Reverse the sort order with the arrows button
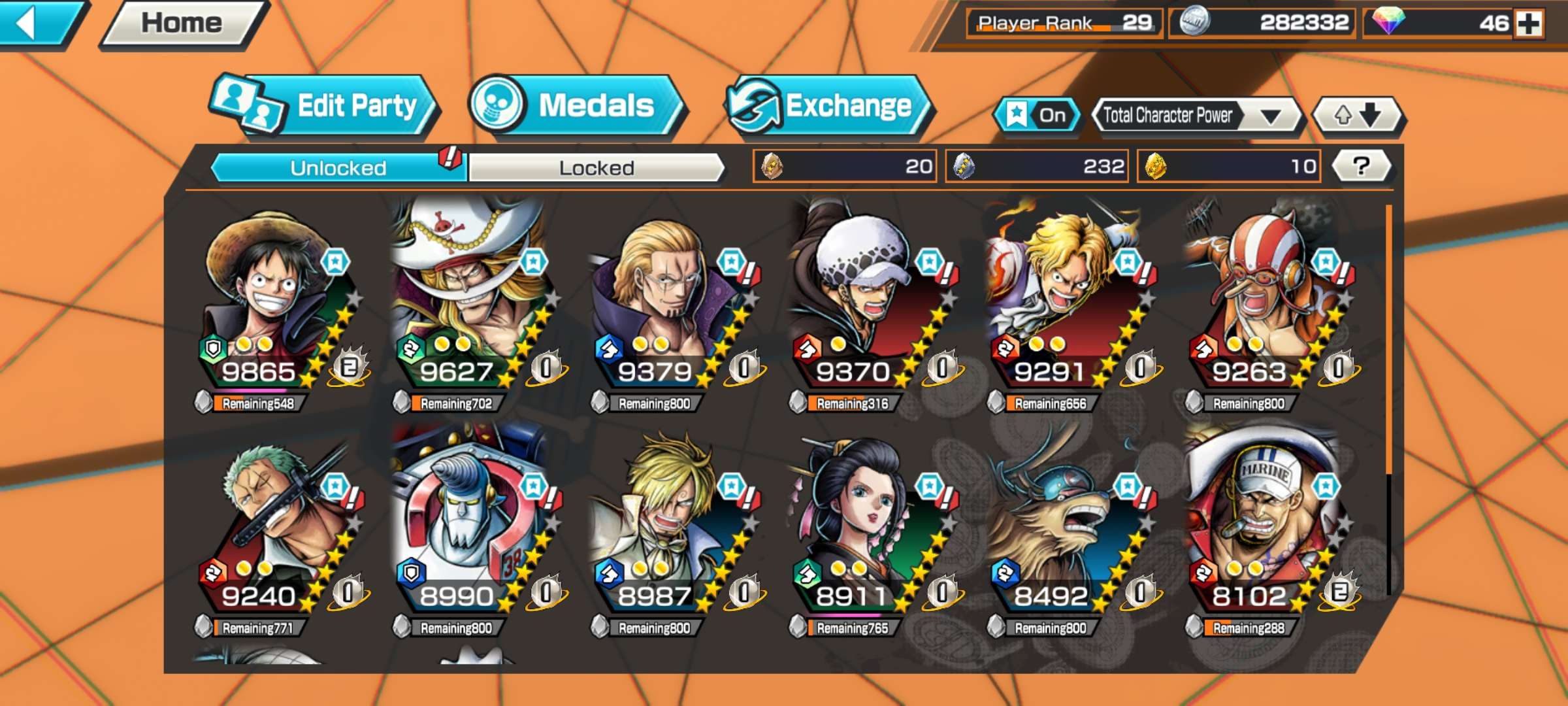The height and width of the screenshot is (706, 1568). 1357,116
